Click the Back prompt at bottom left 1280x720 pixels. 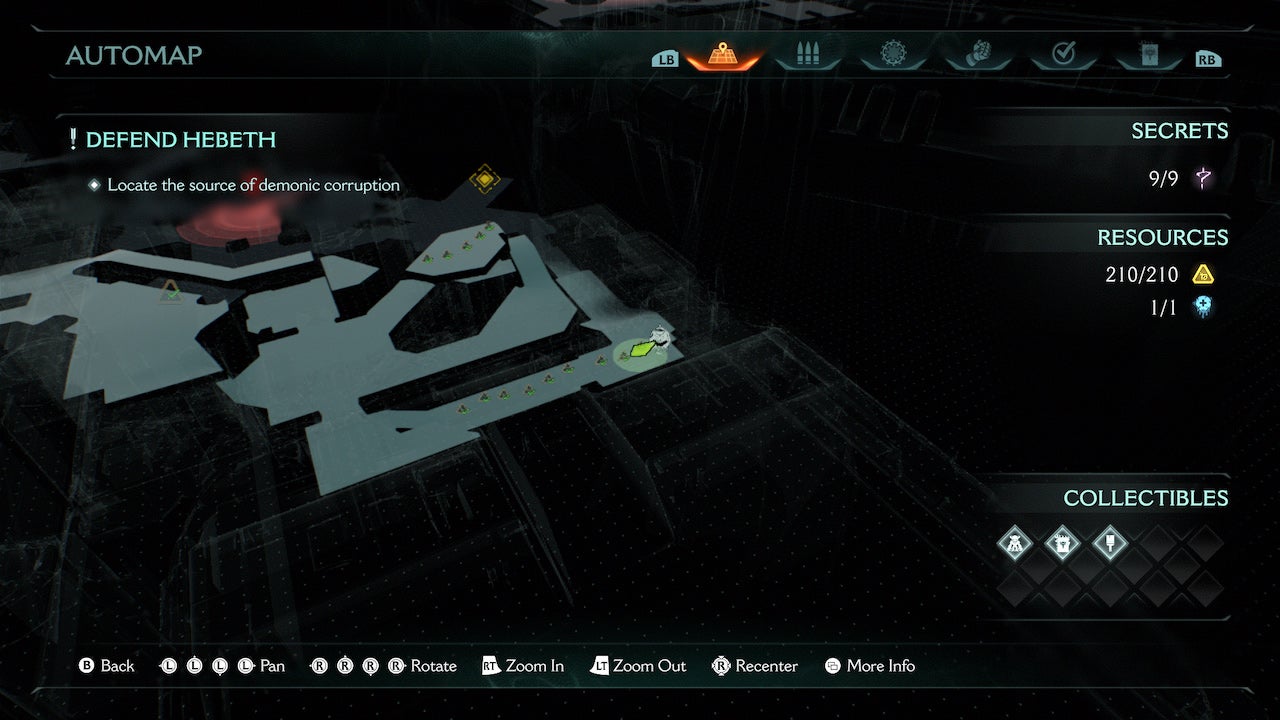tap(107, 665)
